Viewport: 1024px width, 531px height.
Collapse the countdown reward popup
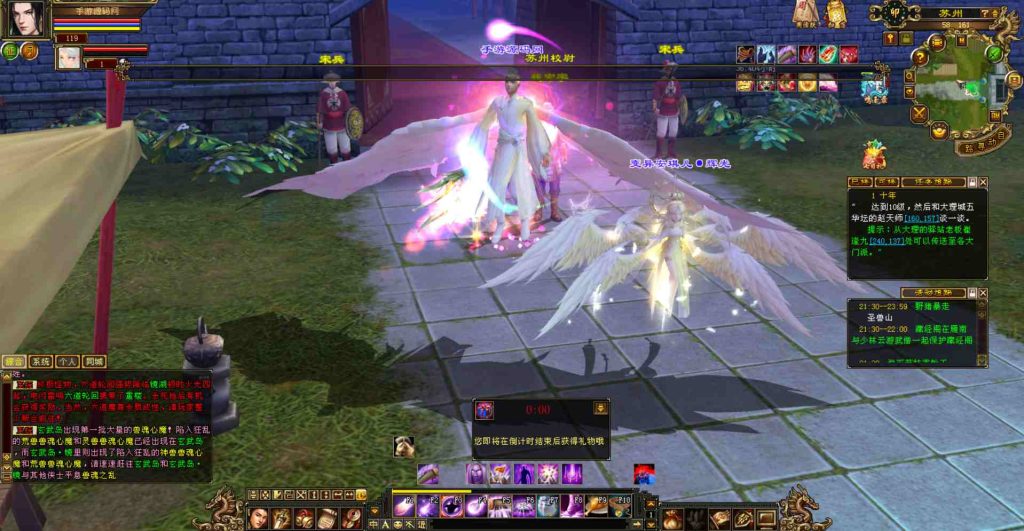600,408
